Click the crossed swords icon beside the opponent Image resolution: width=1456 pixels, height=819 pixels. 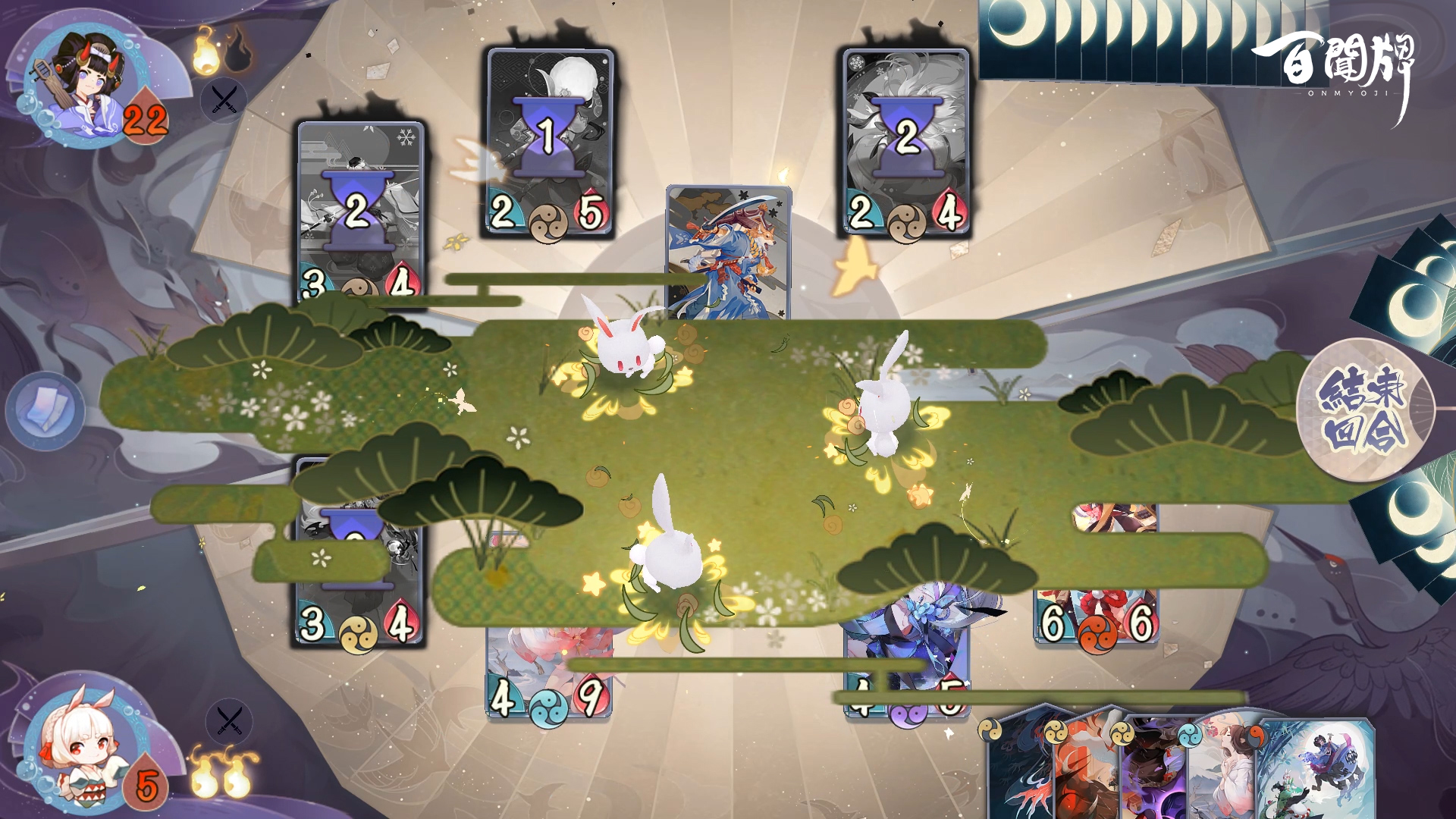point(224,99)
